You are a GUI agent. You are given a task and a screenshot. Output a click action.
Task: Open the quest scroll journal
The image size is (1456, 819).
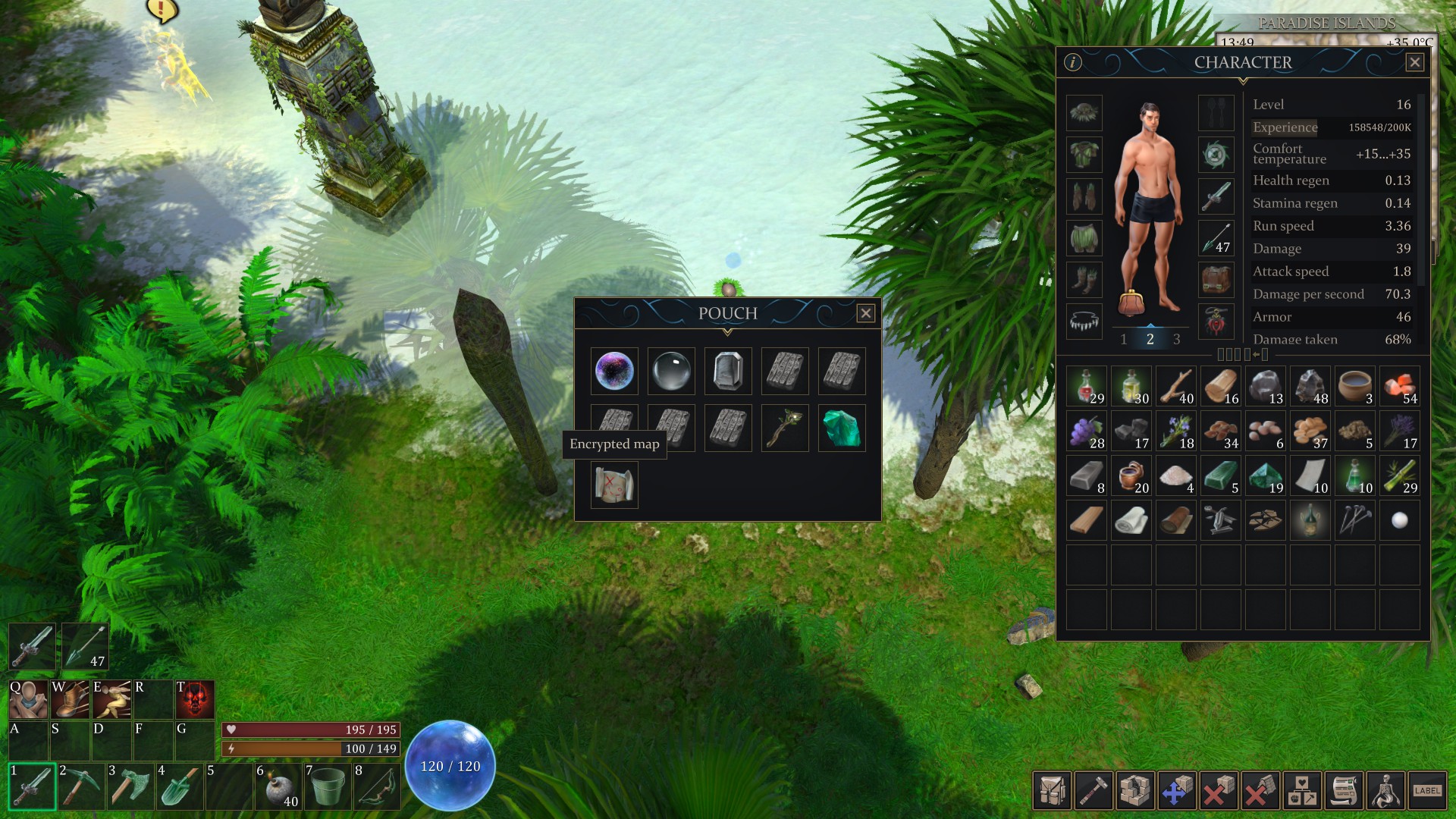click(x=1344, y=791)
